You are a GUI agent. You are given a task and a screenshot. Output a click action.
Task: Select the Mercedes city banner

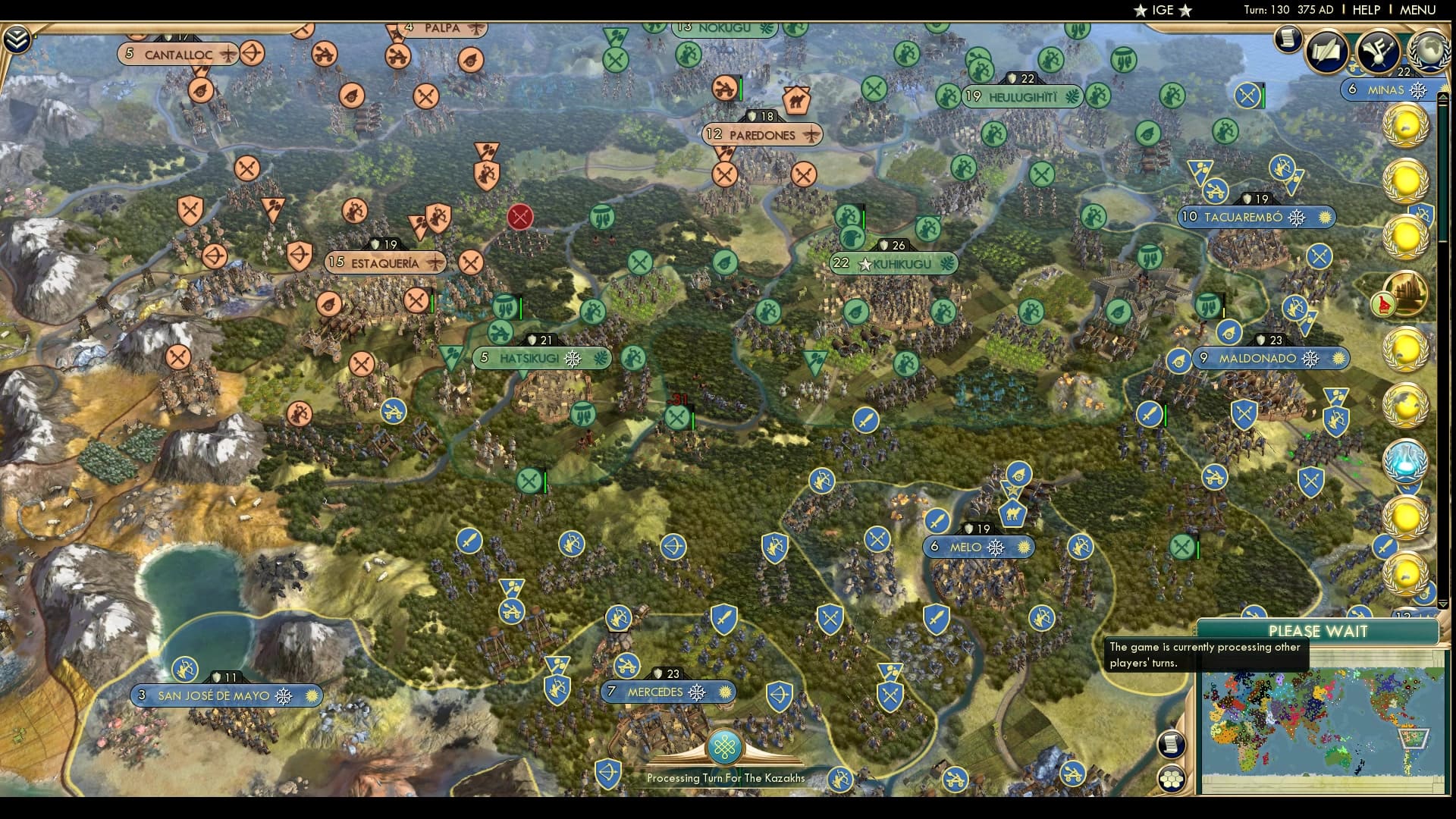pos(667,692)
